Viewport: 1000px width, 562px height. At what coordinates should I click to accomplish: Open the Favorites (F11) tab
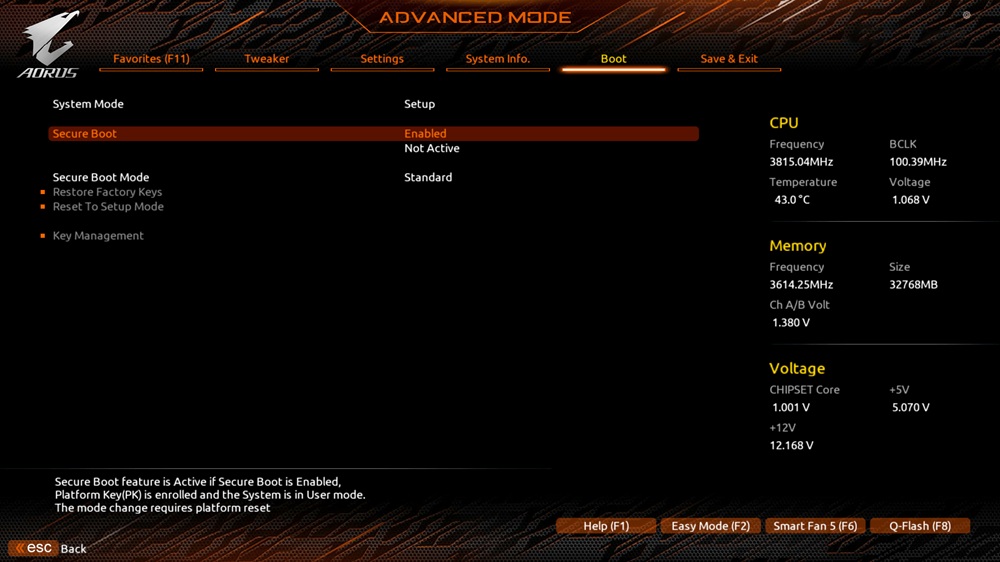tap(151, 59)
